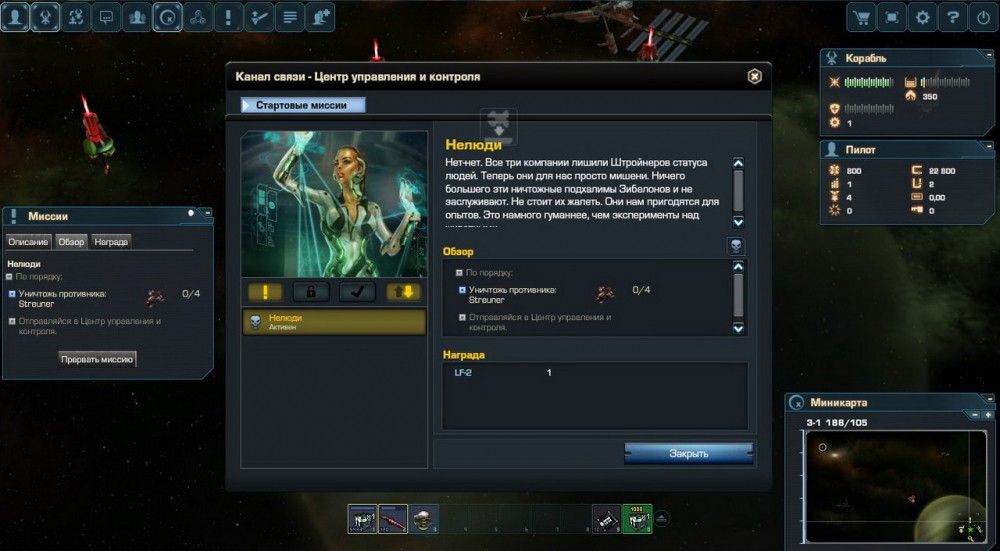Toggle fullscreen with the frame icon

(891, 17)
